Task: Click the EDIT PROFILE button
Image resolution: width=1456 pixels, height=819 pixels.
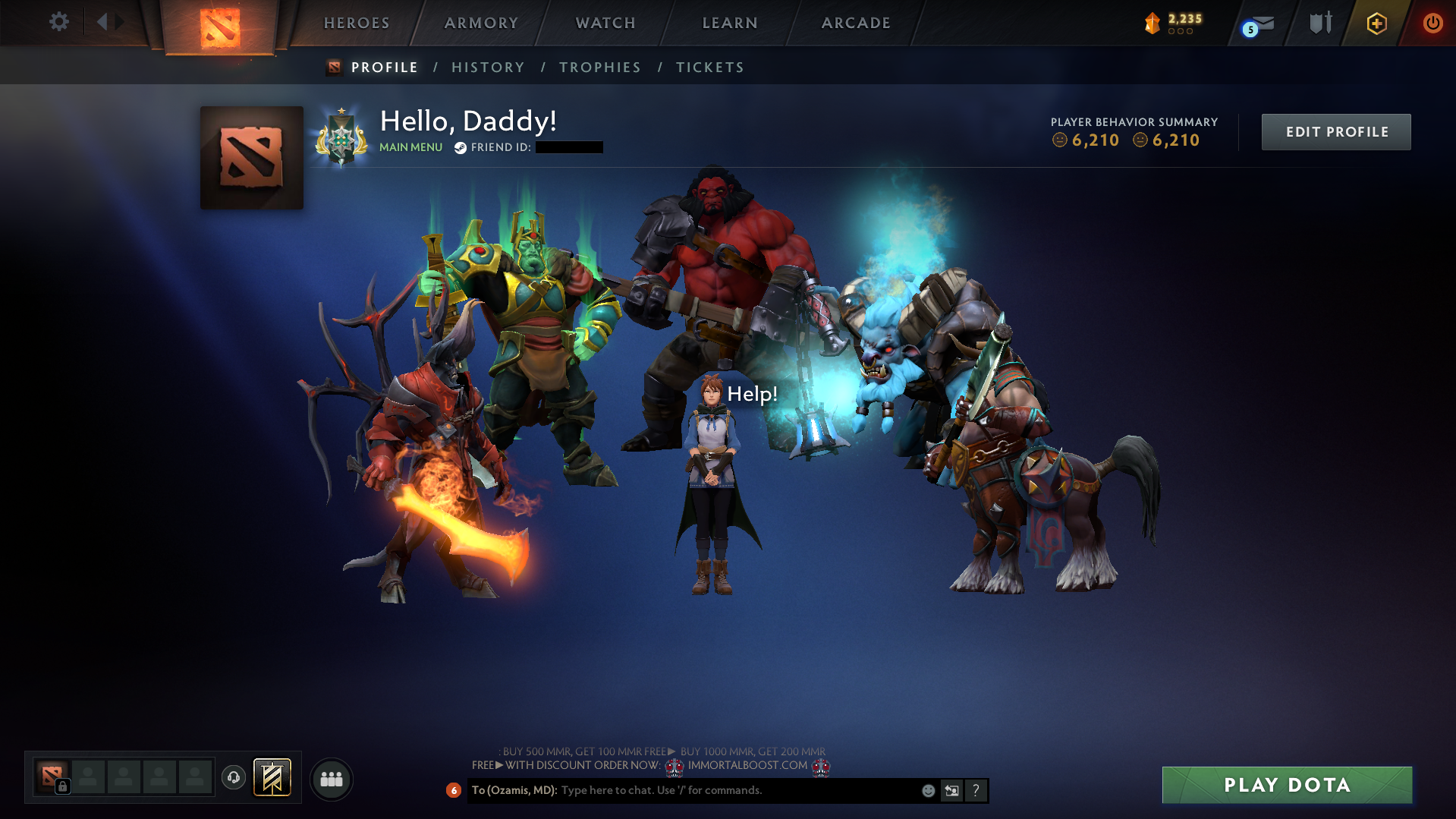Action: point(1335,131)
